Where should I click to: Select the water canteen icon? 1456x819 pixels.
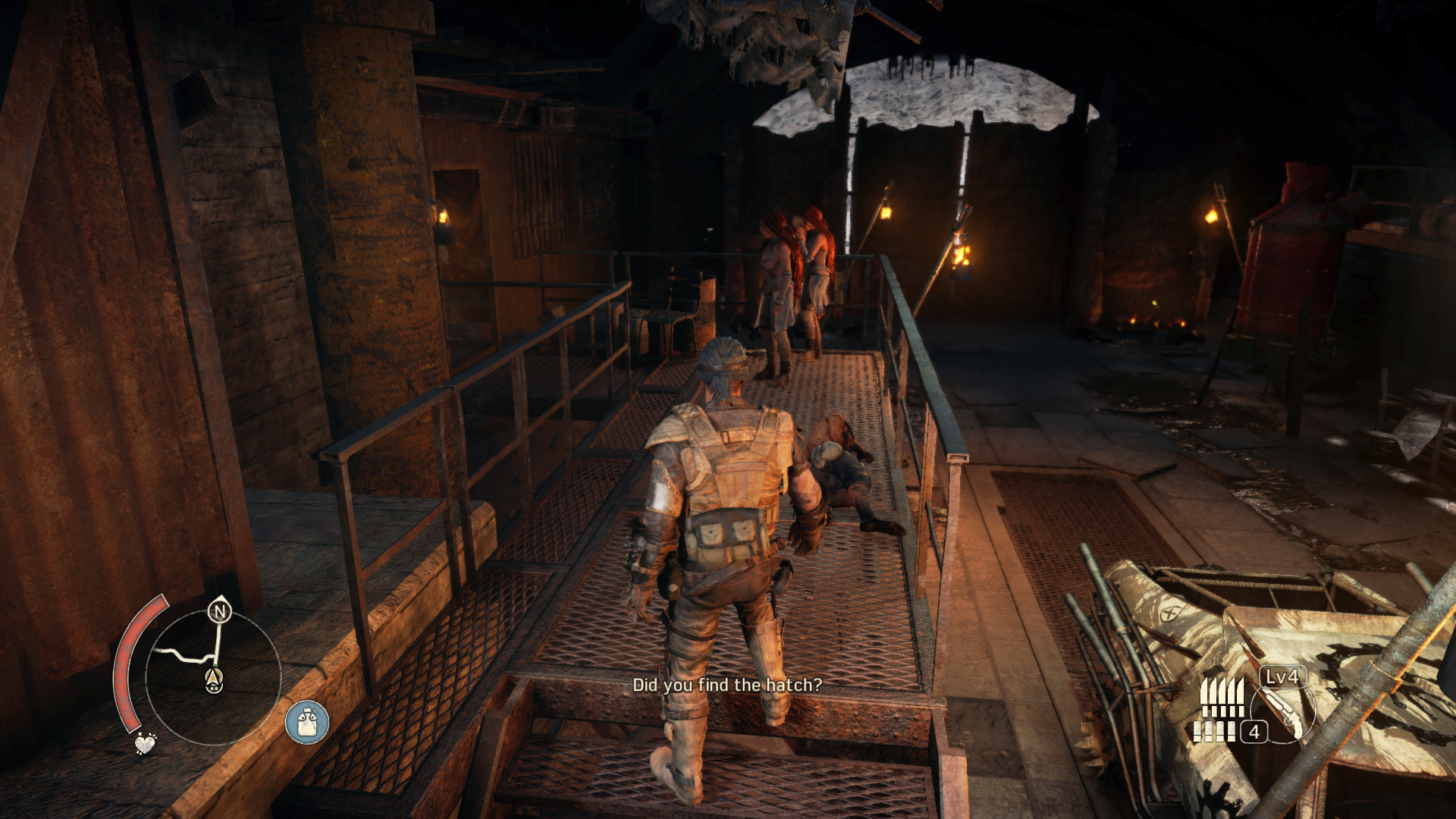tap(307, 721)
